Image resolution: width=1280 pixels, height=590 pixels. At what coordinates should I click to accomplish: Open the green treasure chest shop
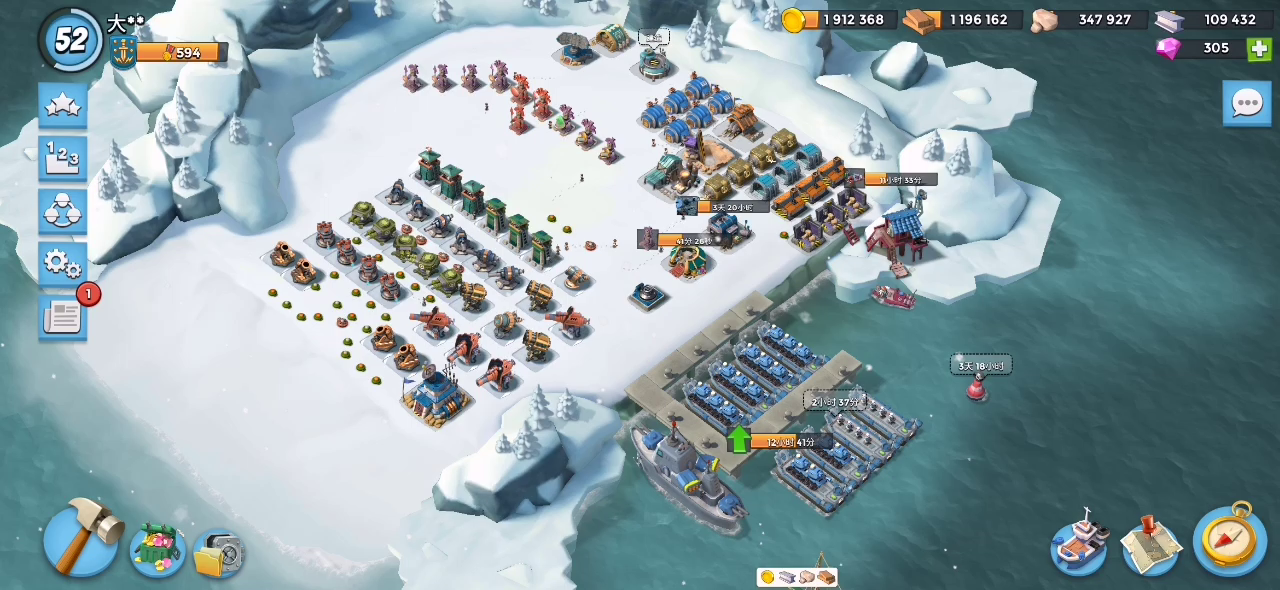157,547
